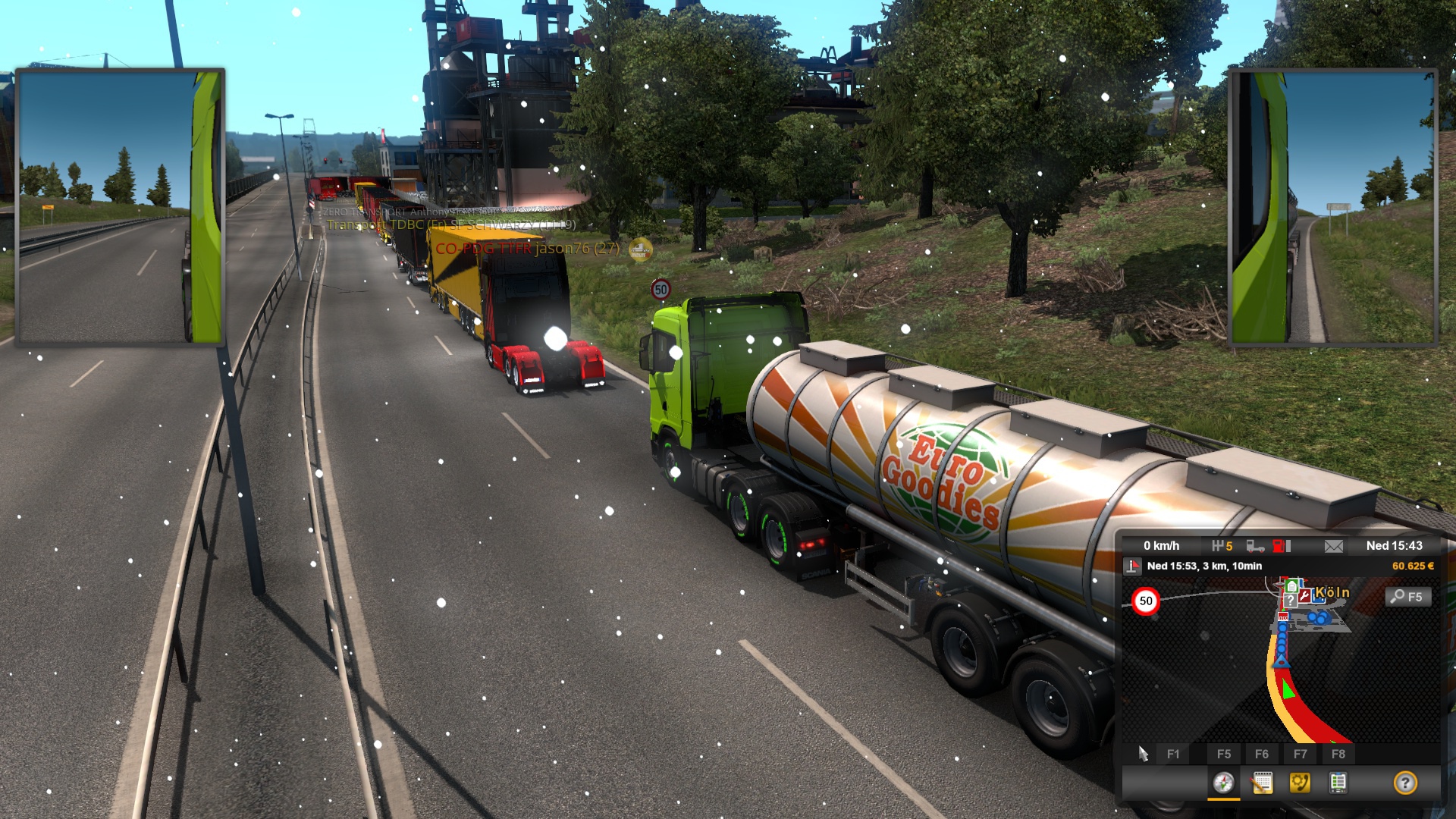Open the yellow phone assistance tab
The height and width of the screenshot is (819, 1456).
(x=1300, y=783)
